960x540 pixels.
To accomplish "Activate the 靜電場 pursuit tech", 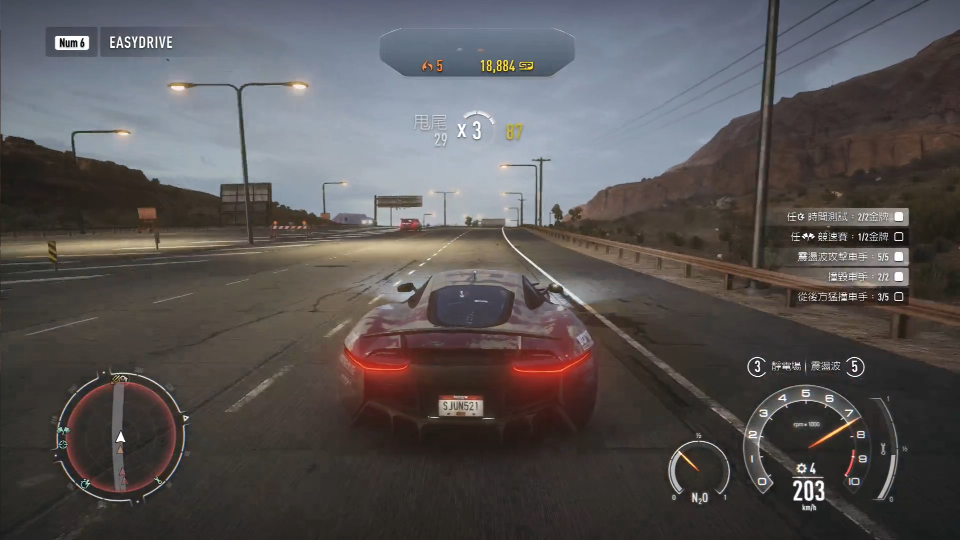I will coord(782,367).
